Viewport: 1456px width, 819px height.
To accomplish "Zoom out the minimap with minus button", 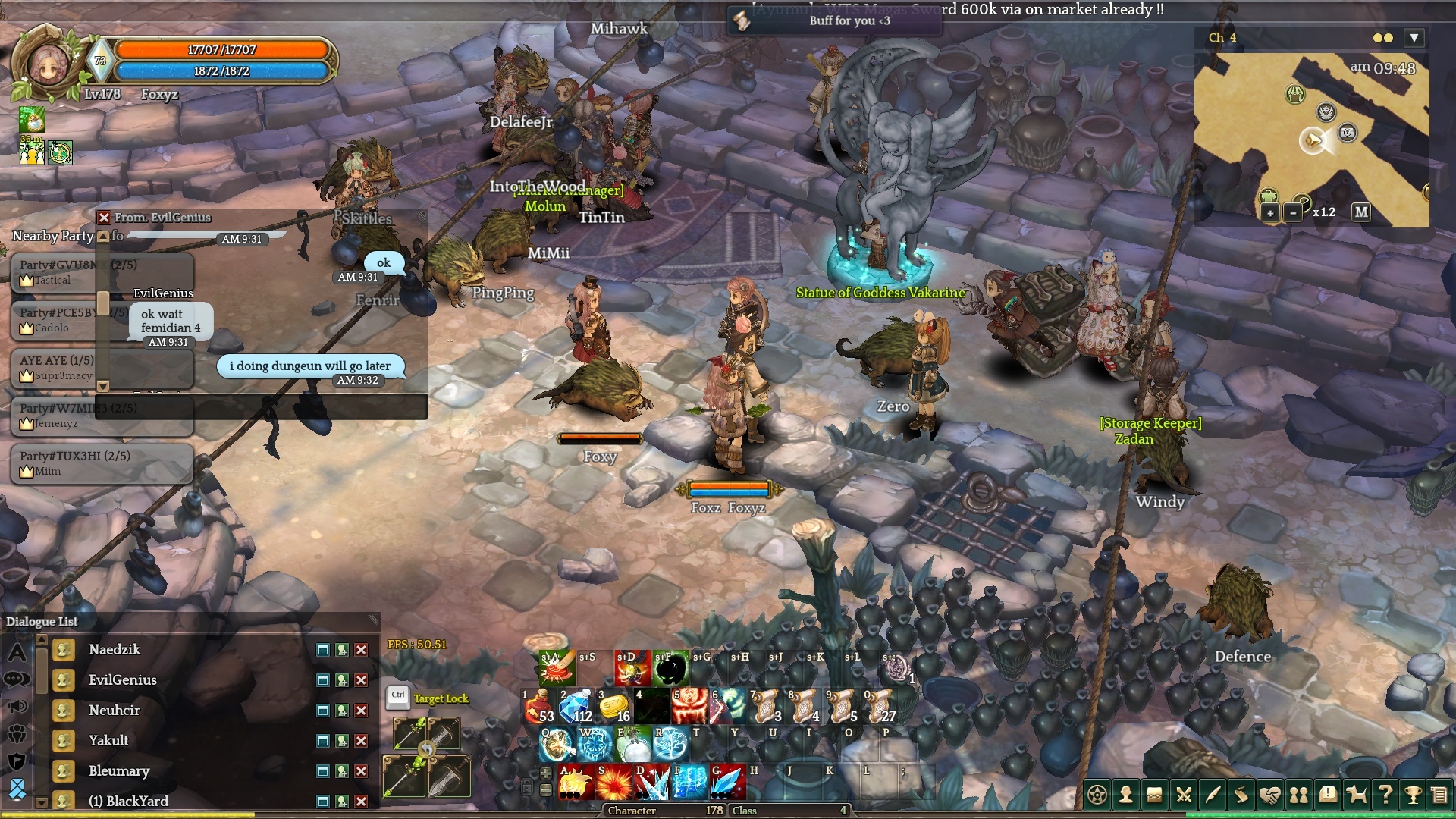I will [1293, 213].
